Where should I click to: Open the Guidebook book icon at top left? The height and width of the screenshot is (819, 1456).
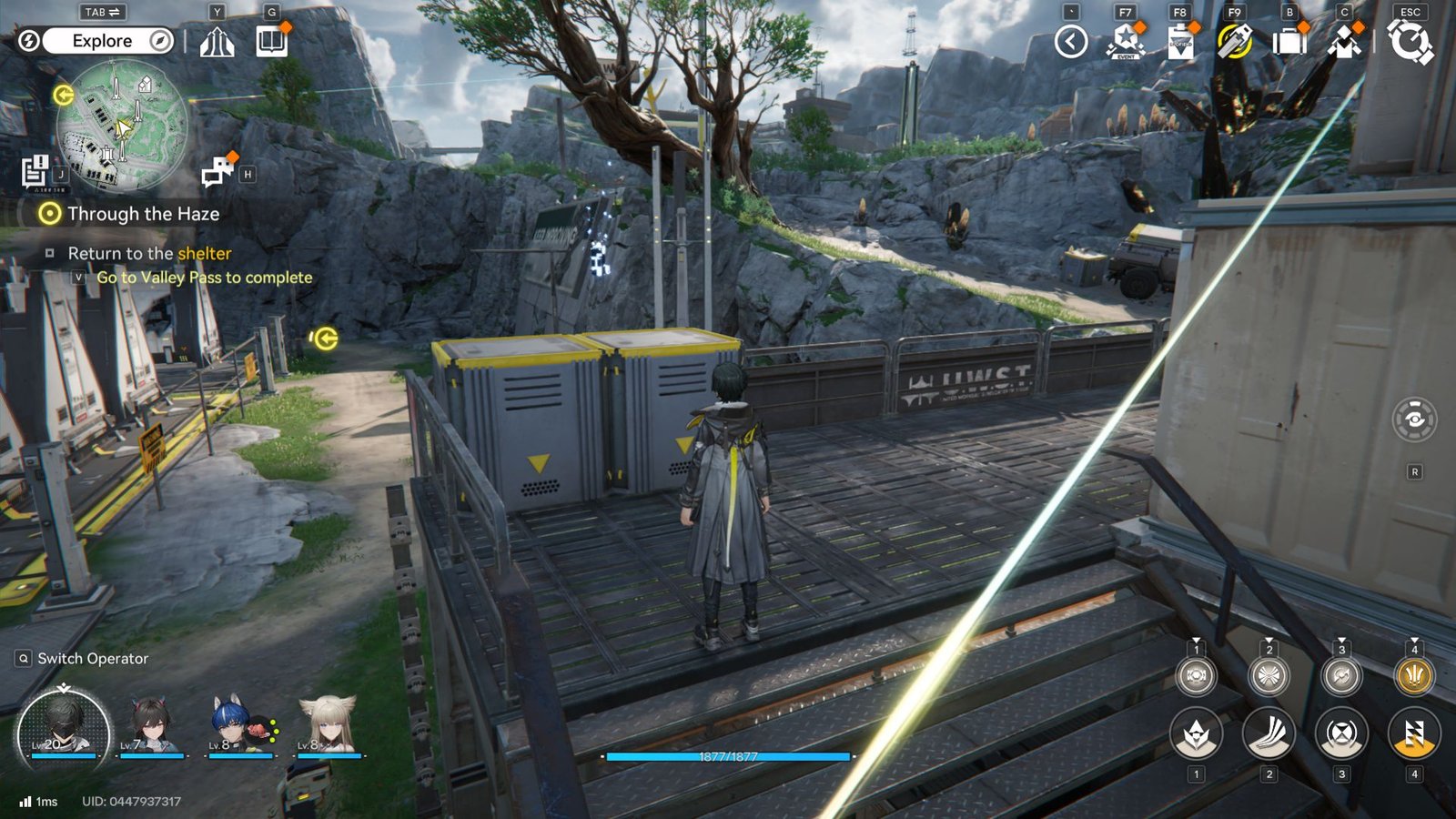pos(272,41)
